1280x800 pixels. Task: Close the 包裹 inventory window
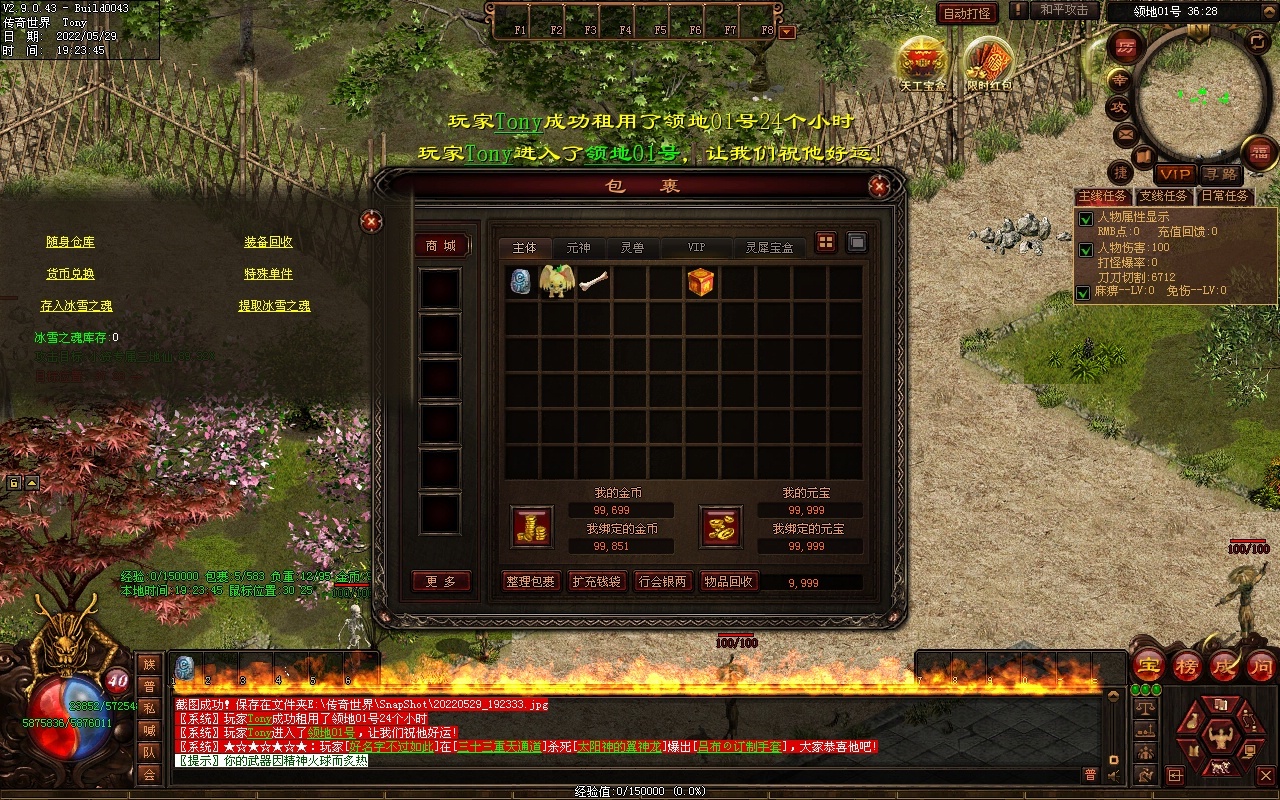(x=879, y=186)
